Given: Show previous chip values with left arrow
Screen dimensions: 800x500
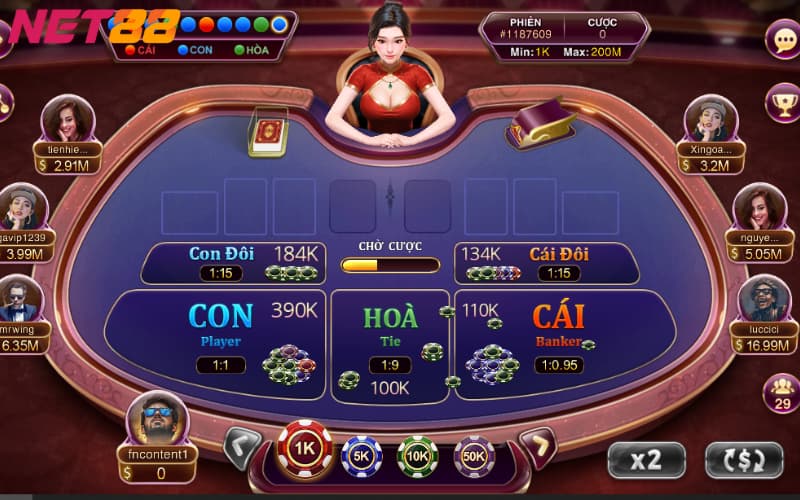Looking at the screenshot, I should tap(241, 447).
